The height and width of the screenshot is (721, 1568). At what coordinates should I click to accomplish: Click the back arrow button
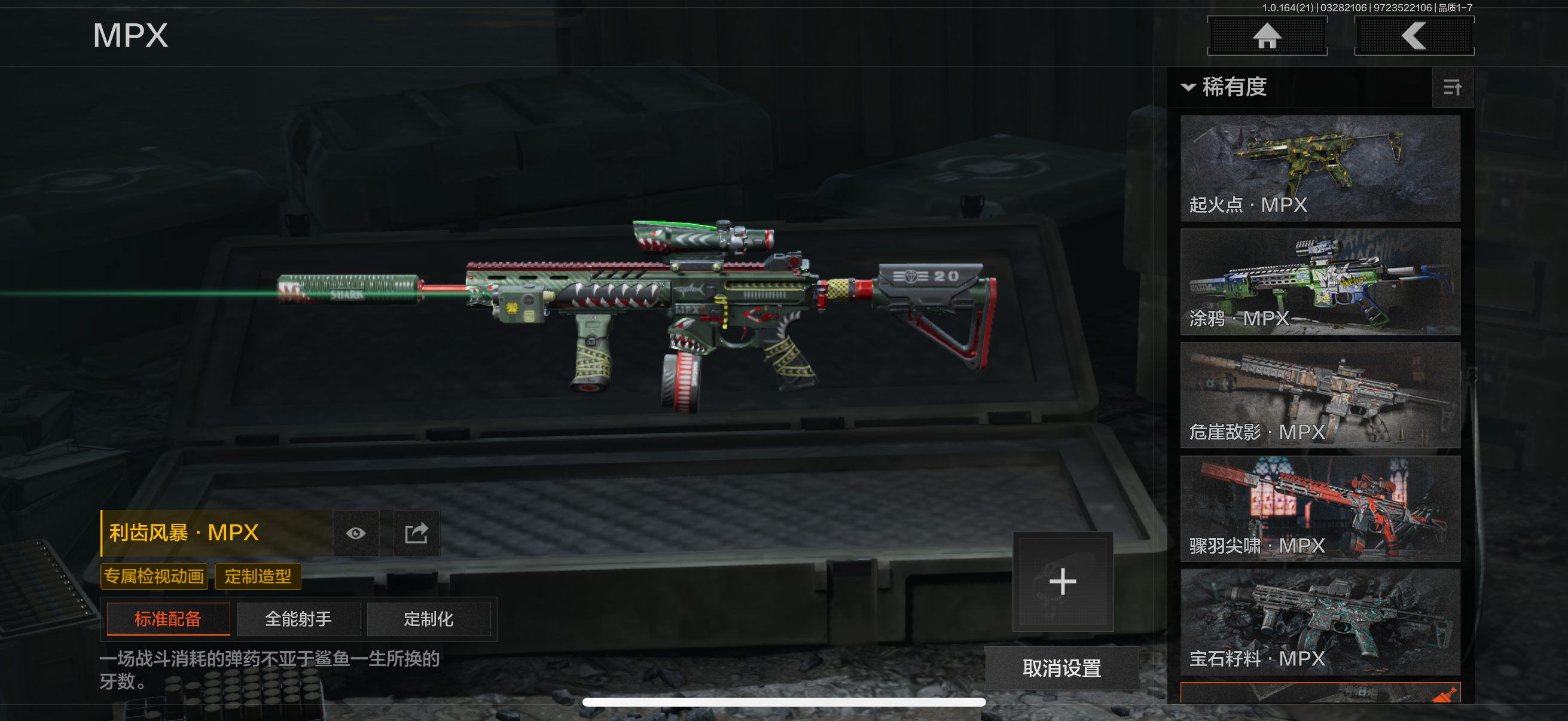(x=1413, y=36)
